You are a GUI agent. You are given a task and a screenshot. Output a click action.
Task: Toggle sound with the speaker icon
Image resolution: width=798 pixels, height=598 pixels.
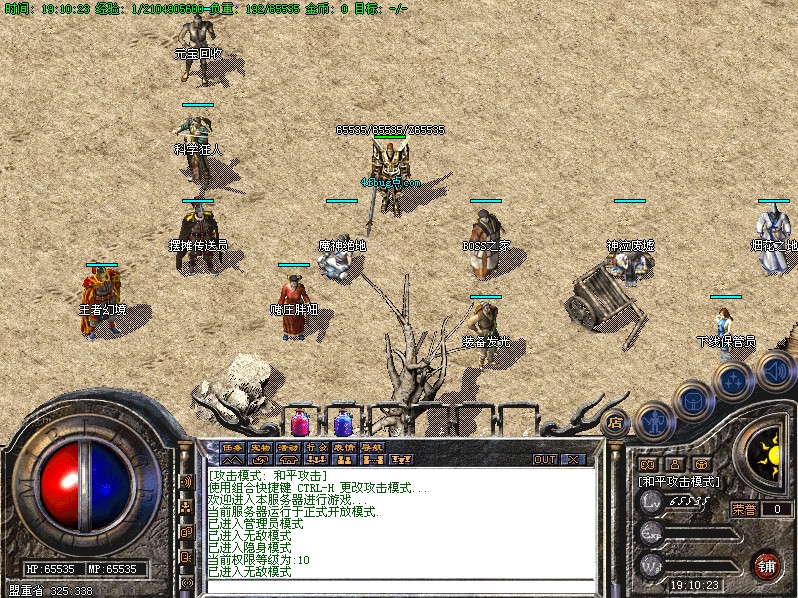click(775, 372)
